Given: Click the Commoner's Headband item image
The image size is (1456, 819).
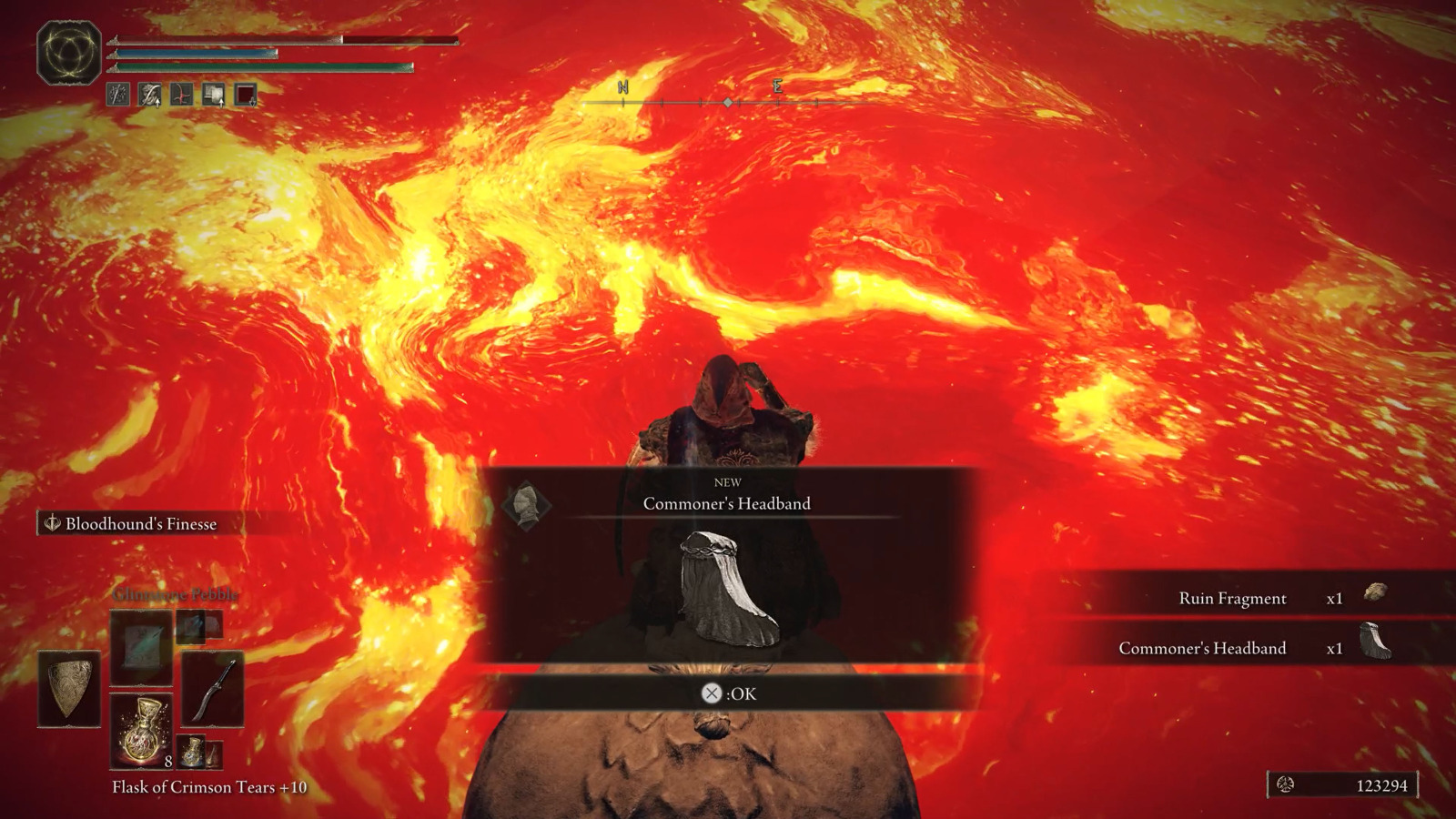Looking at the screenshot, I should 729,589.
